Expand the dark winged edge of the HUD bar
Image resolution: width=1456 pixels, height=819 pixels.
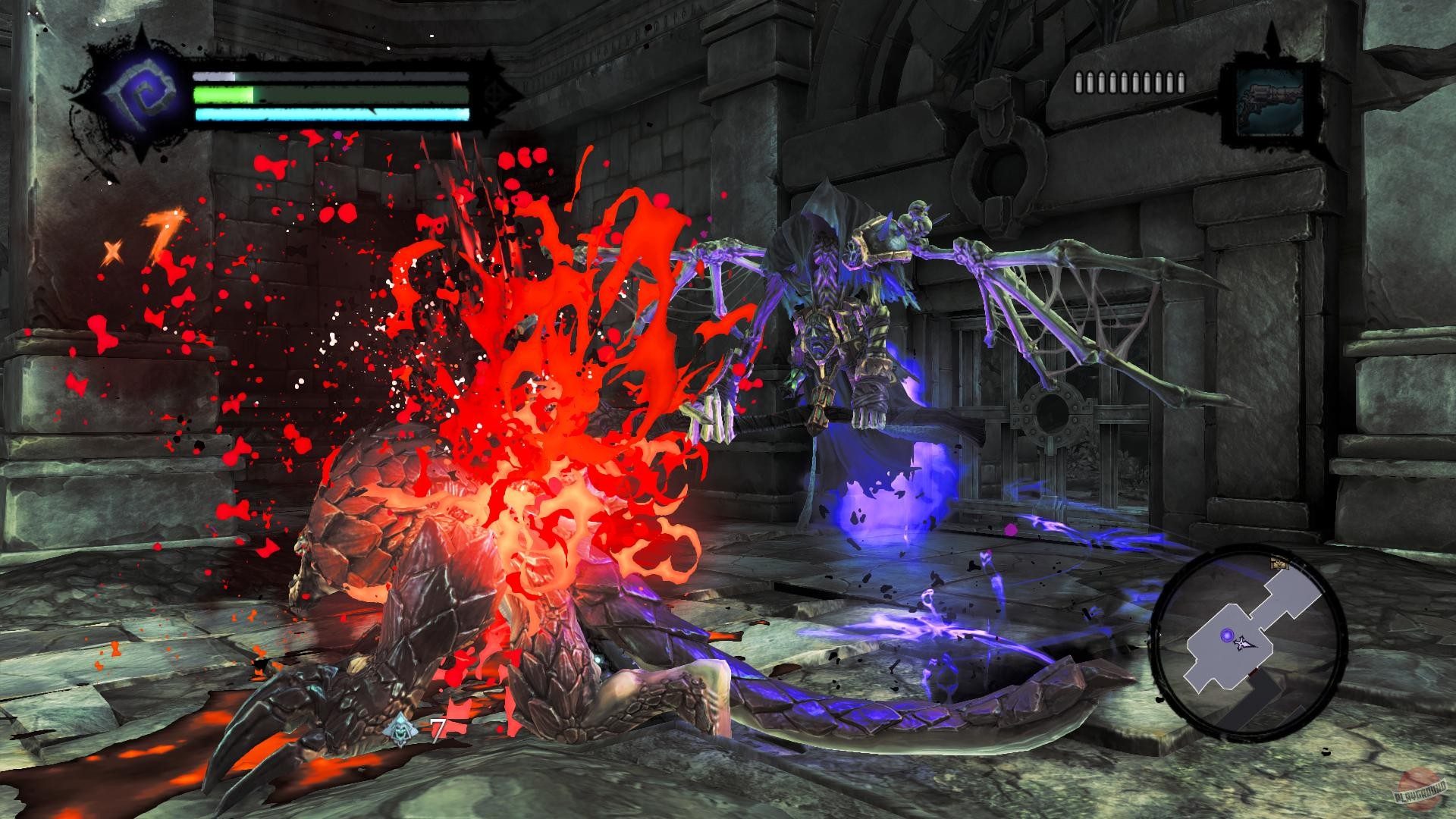tap(497, 95)
